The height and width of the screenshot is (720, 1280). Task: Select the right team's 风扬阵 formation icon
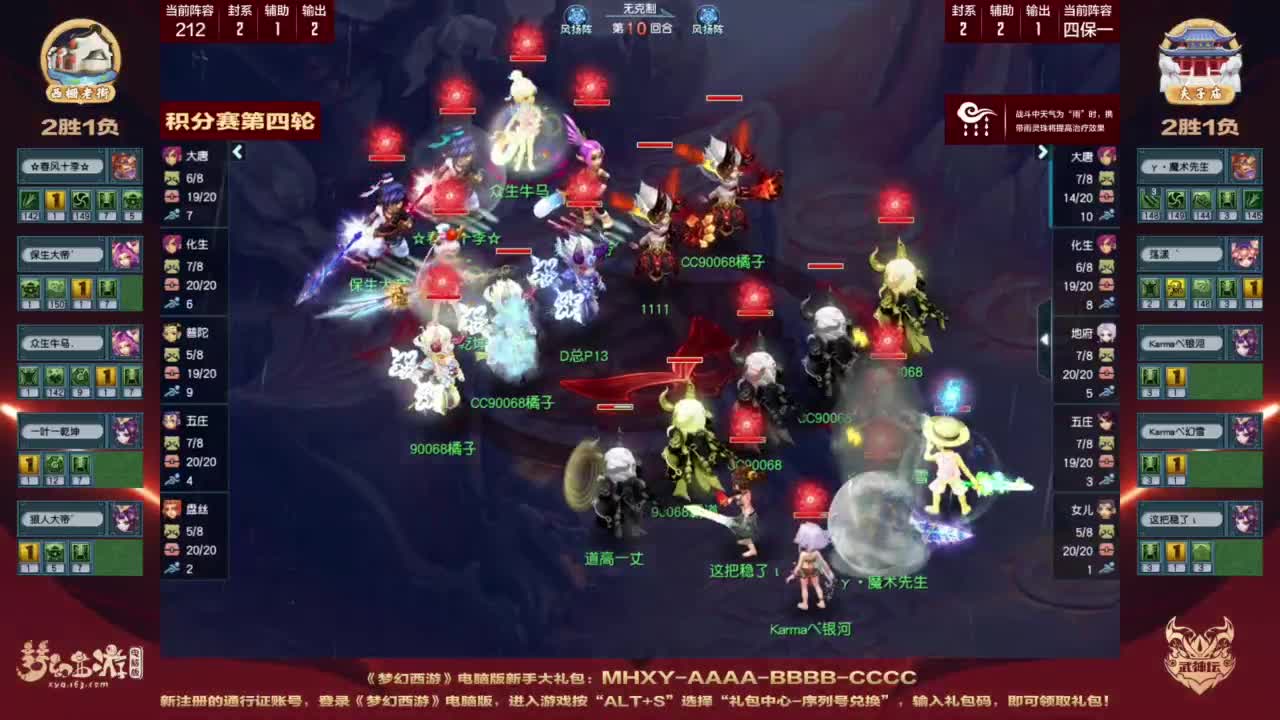pos(708,16)
